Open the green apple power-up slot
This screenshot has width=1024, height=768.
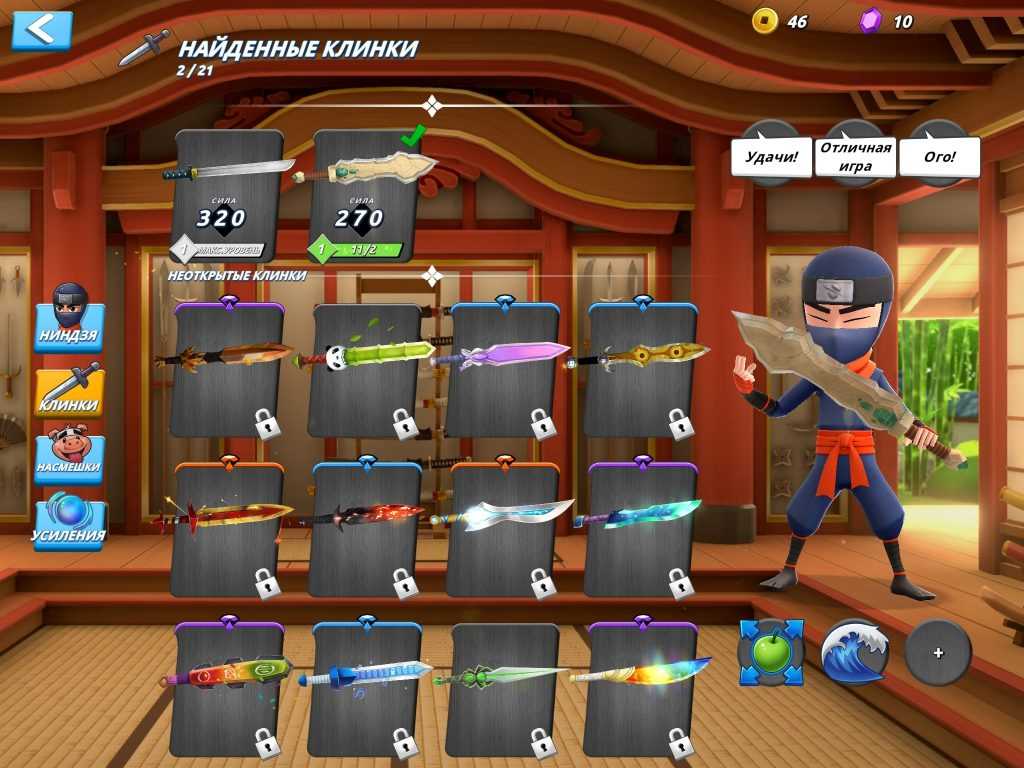(771, 652)
